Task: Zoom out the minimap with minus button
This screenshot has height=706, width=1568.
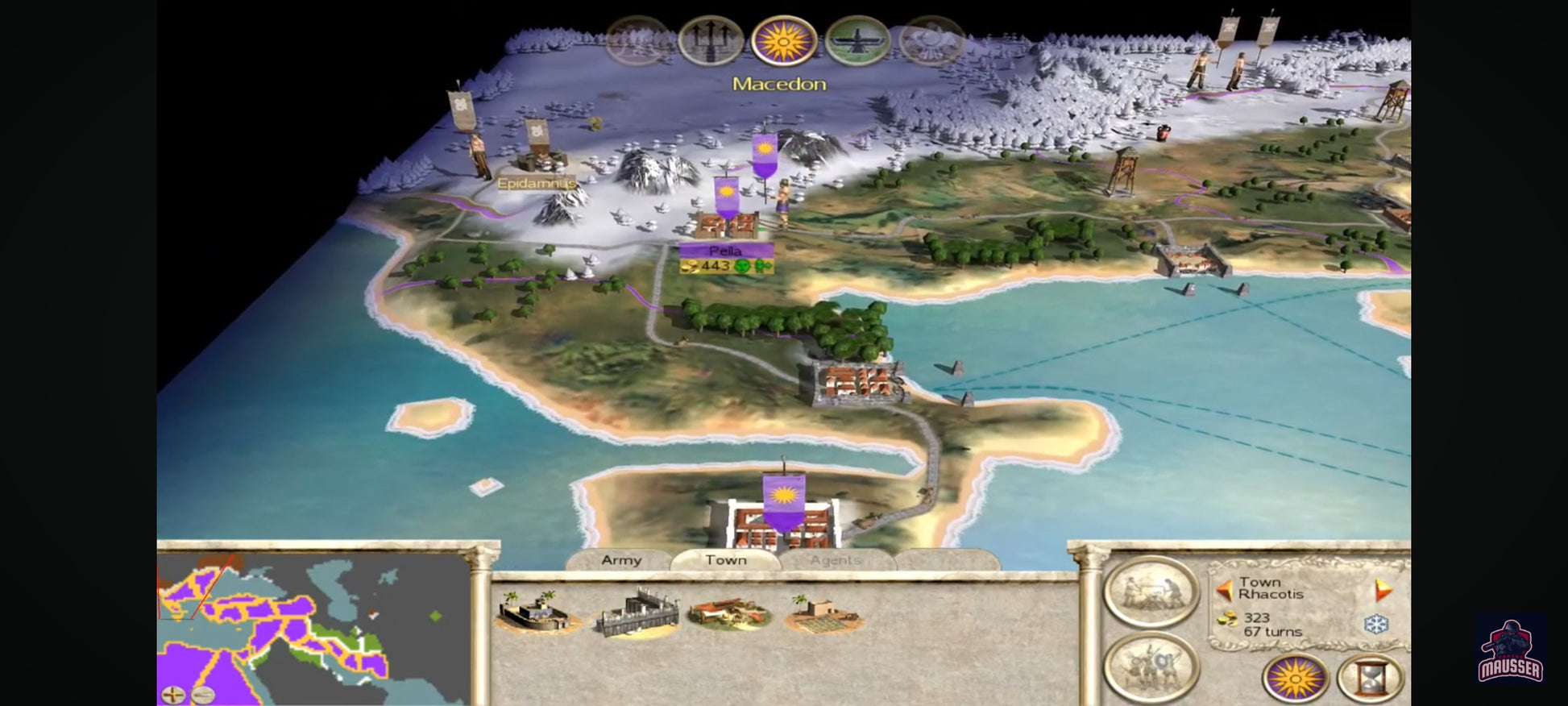Action: tap(202, 694)
